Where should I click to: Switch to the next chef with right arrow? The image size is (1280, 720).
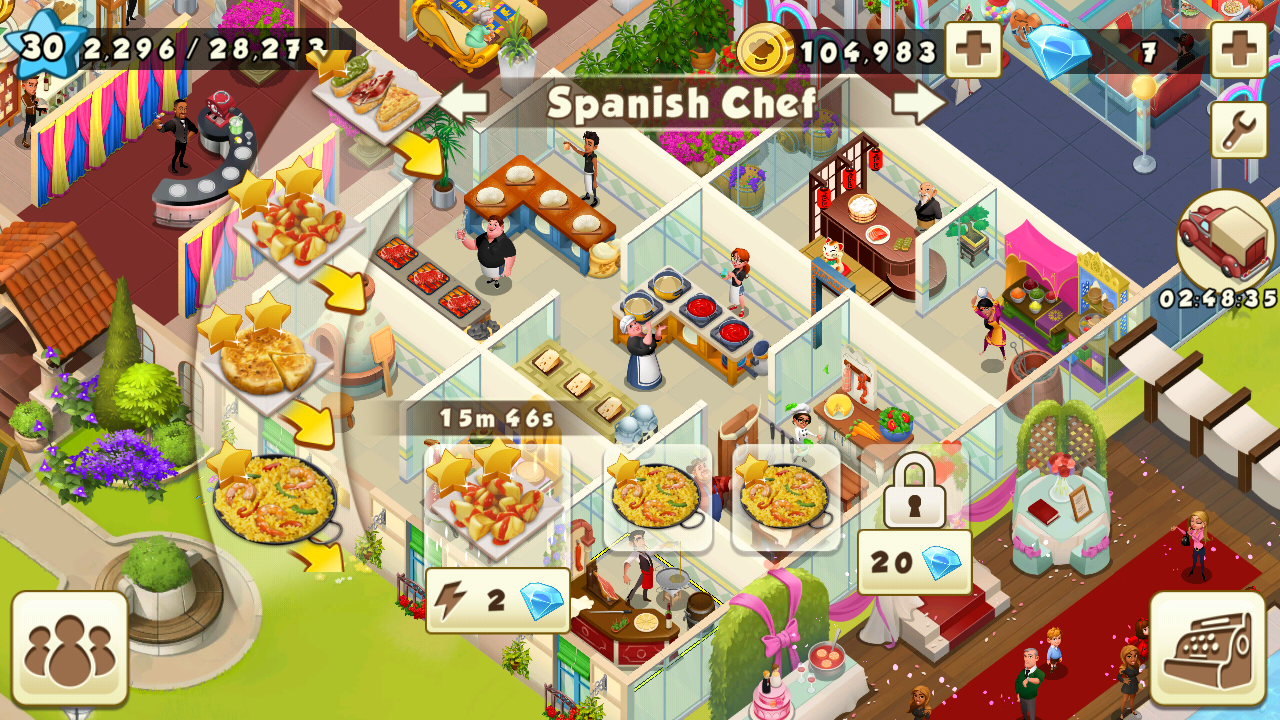point(919,103)
